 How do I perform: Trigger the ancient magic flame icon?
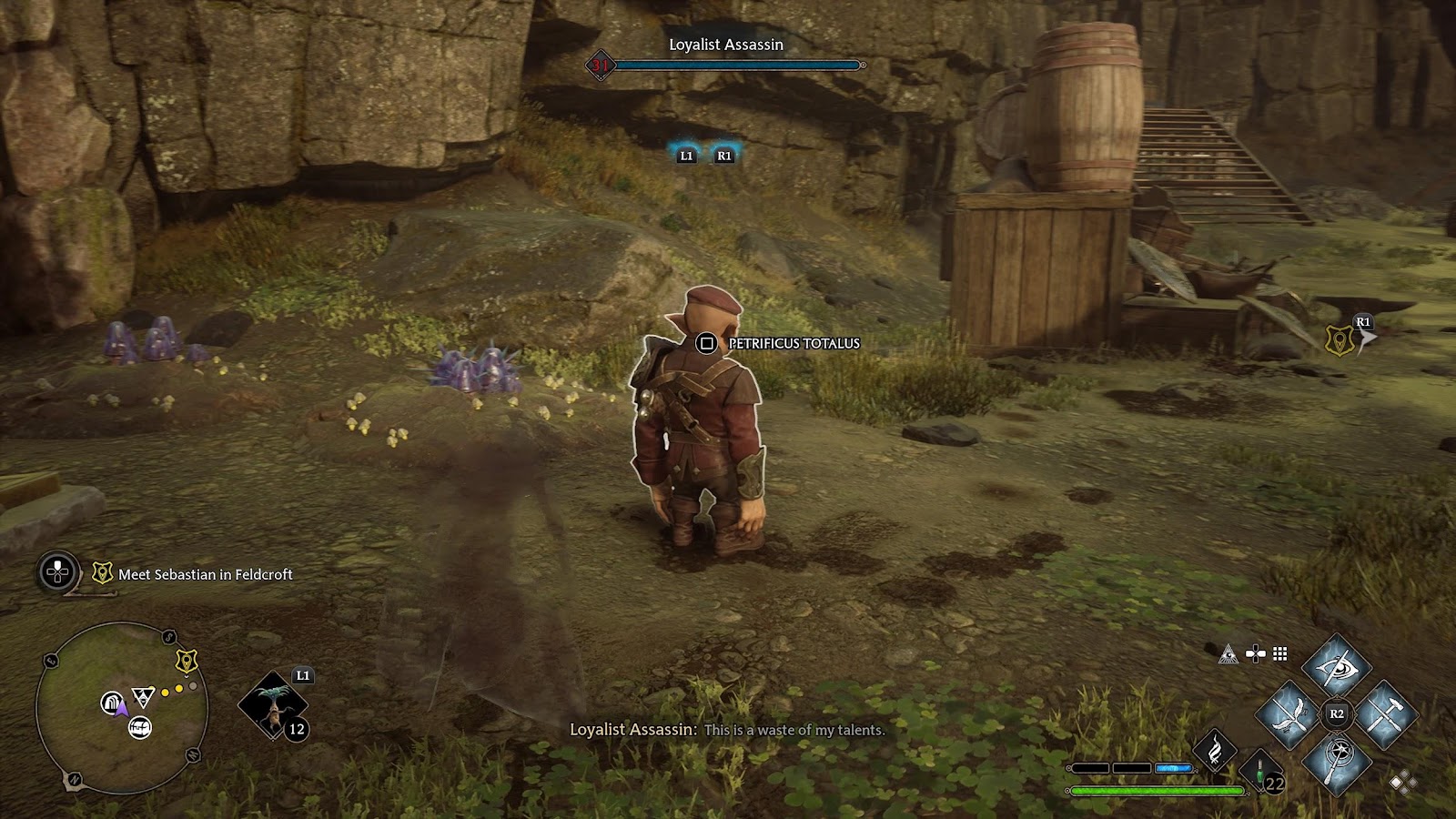pyautogui.click(x=1216, y=749)
